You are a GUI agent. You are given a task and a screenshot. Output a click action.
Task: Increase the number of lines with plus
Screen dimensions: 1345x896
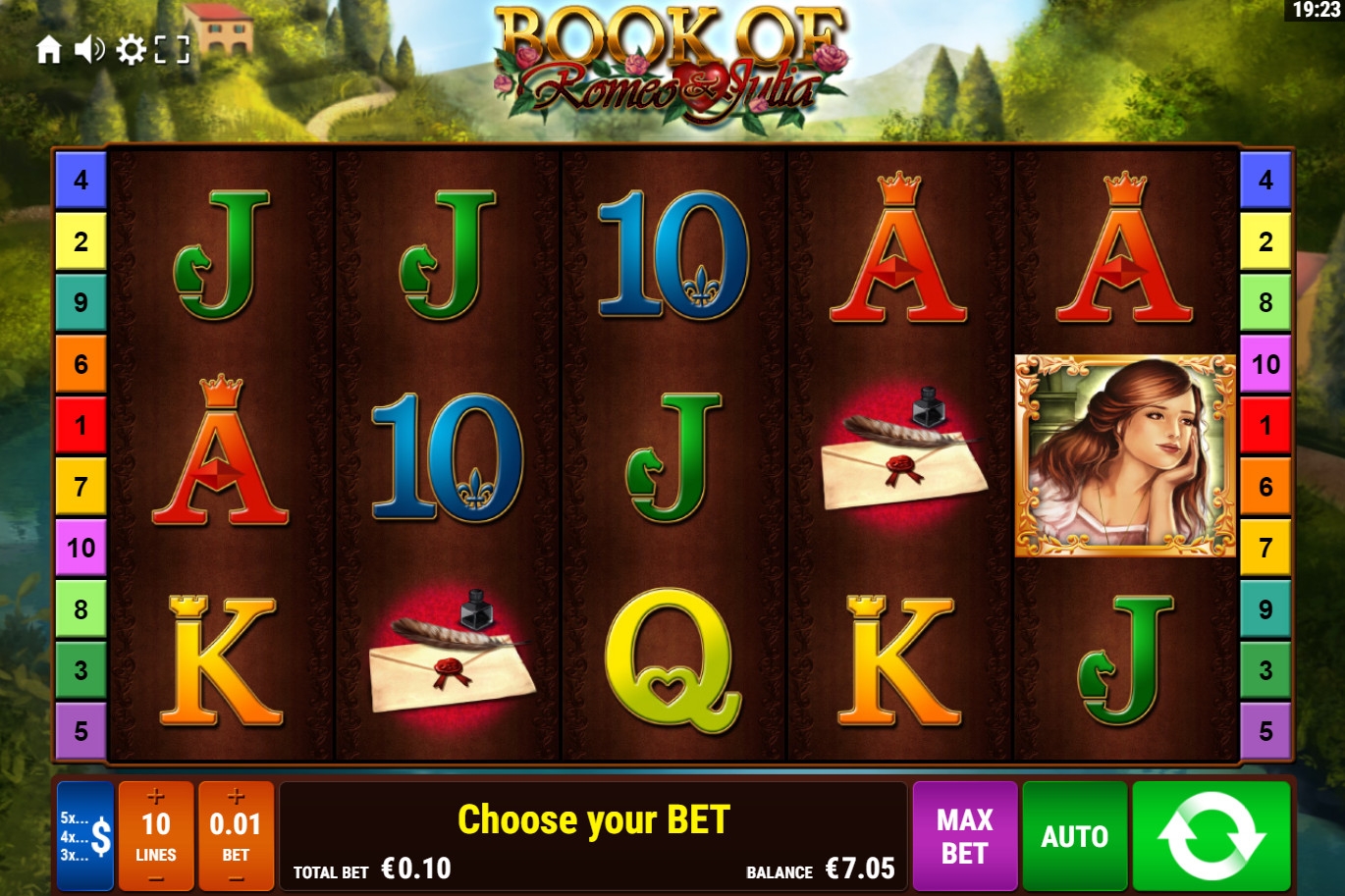click(156, 797)
